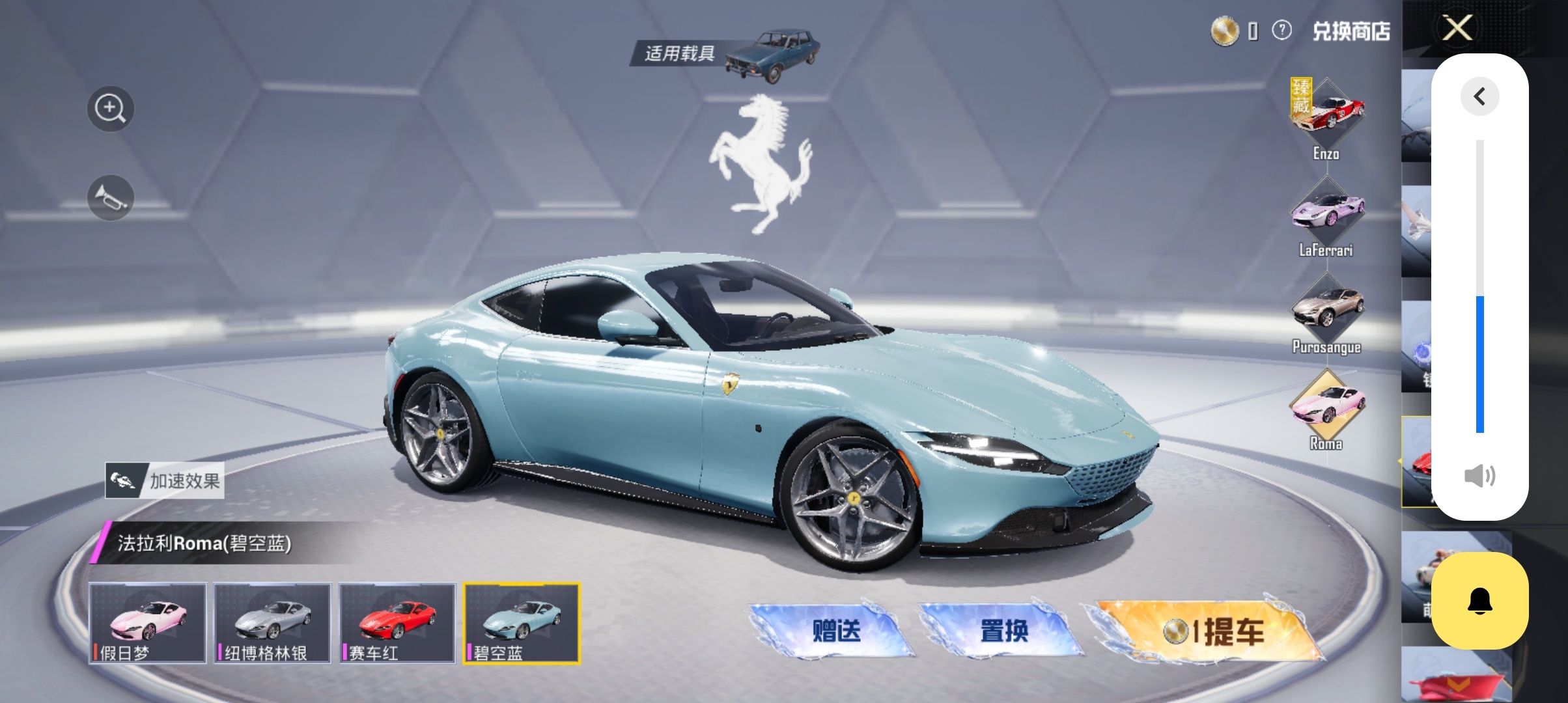
Task: Click the 赠送 gift button
Action: (x=835, y=630)
